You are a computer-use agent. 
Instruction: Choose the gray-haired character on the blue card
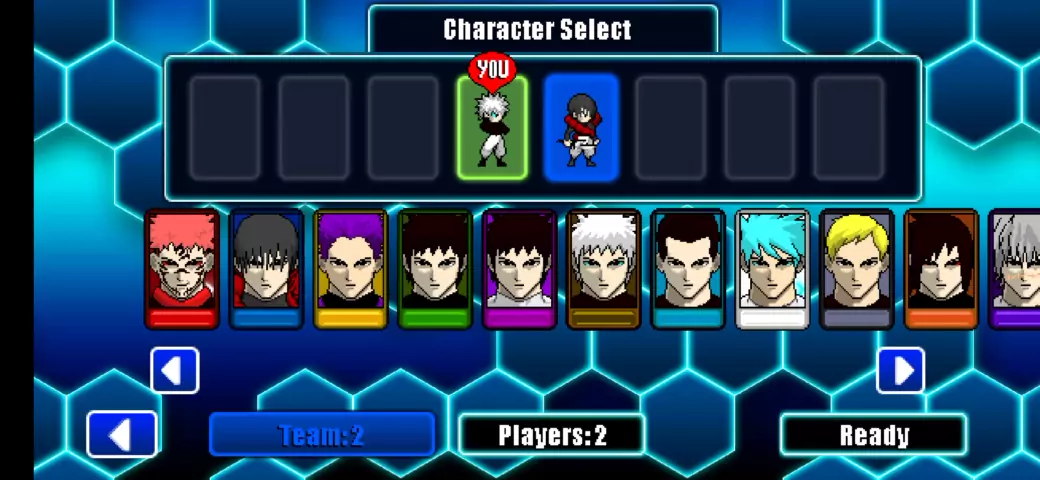(266, 268)
